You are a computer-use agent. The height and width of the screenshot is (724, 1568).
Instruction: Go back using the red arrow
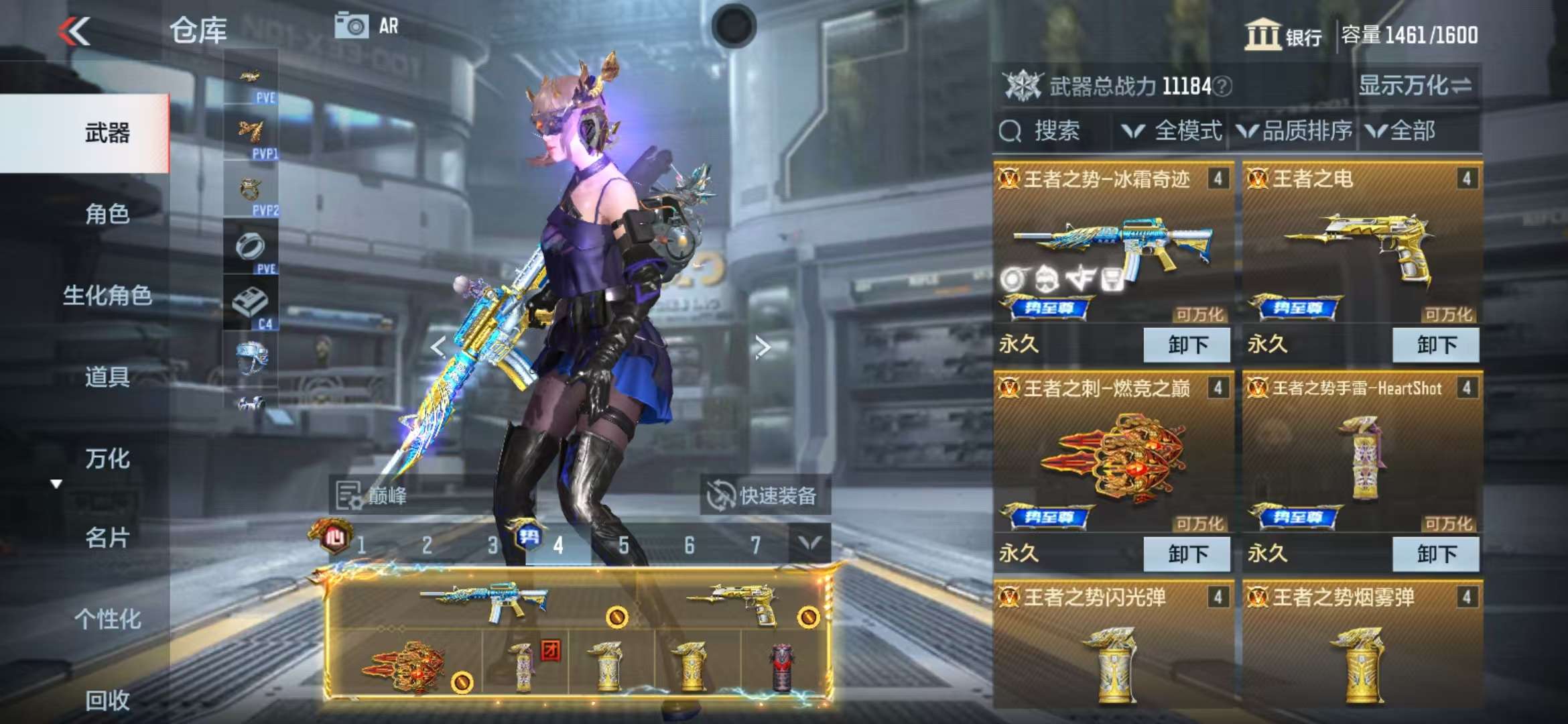[x=74, y=31]
